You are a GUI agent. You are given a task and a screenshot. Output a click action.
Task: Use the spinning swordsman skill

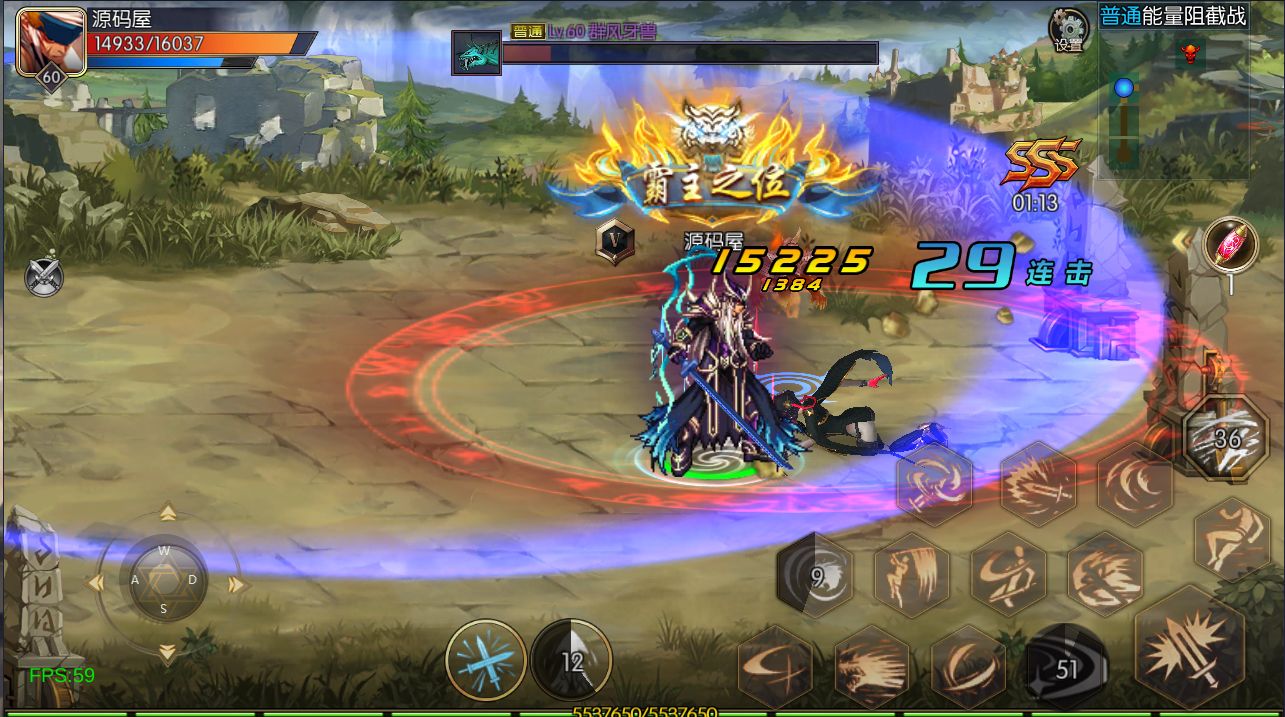(x=1007, y=575)
